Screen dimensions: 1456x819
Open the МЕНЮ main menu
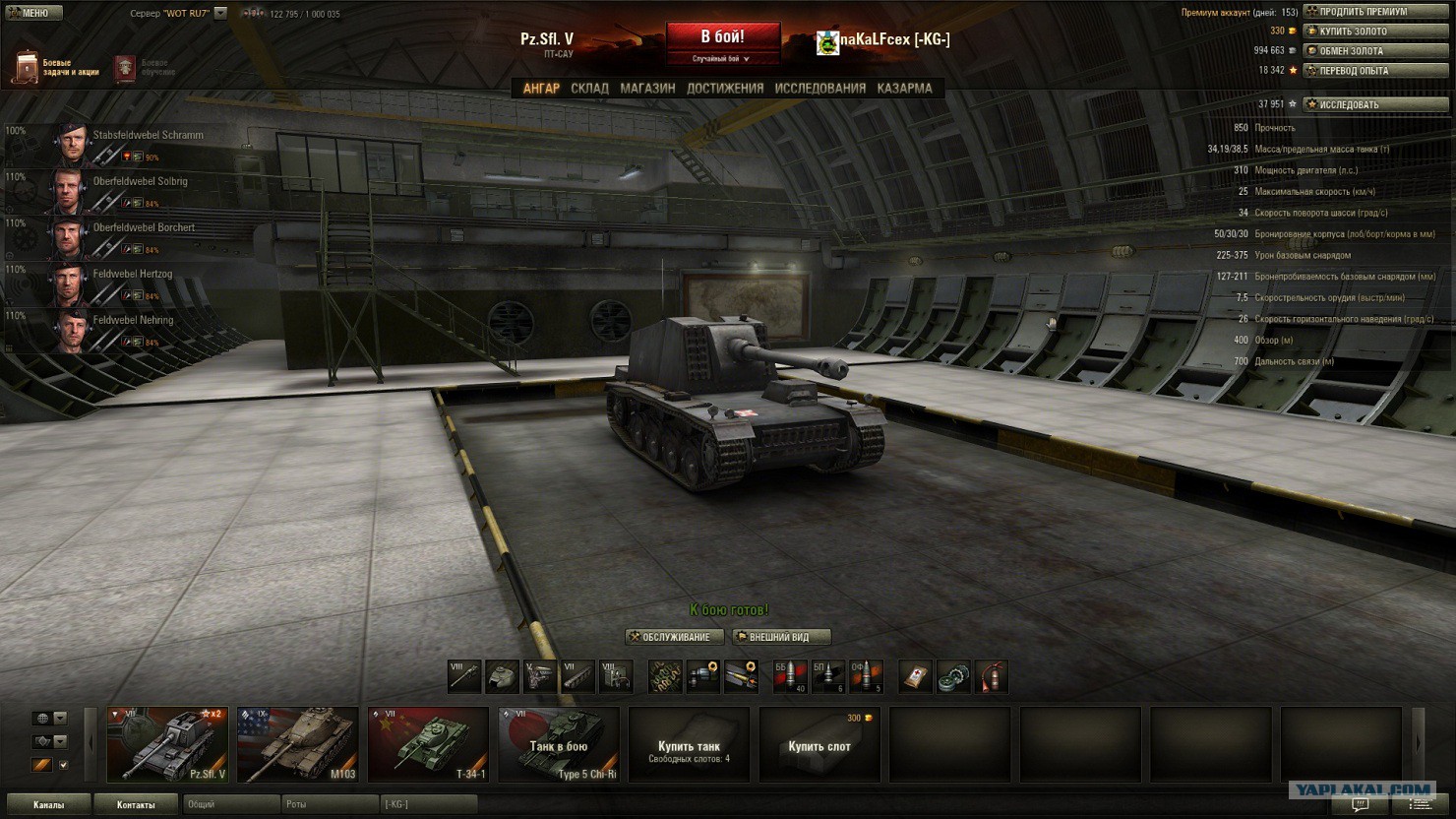pyautogui.click(x=33, y=13)
